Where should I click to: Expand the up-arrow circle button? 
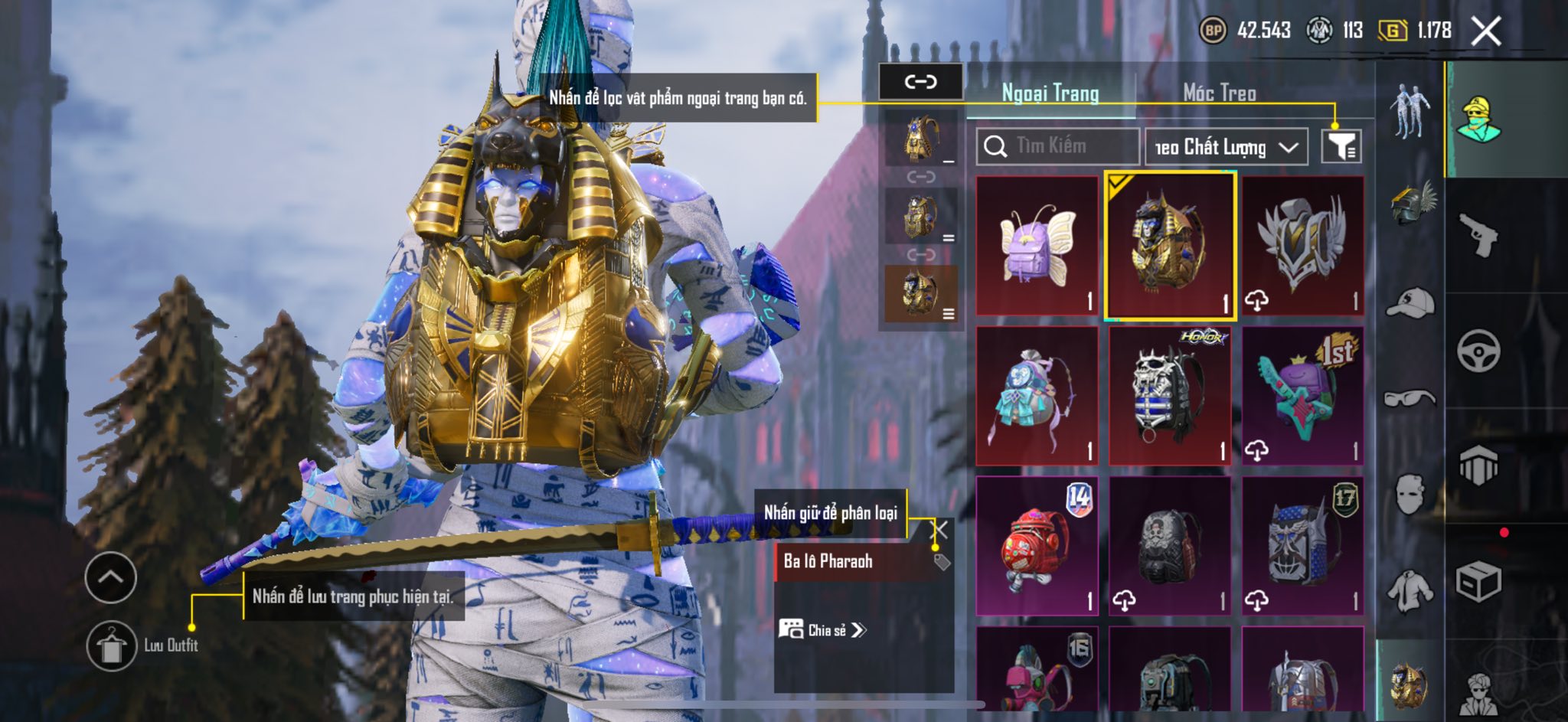pos(111,577)
